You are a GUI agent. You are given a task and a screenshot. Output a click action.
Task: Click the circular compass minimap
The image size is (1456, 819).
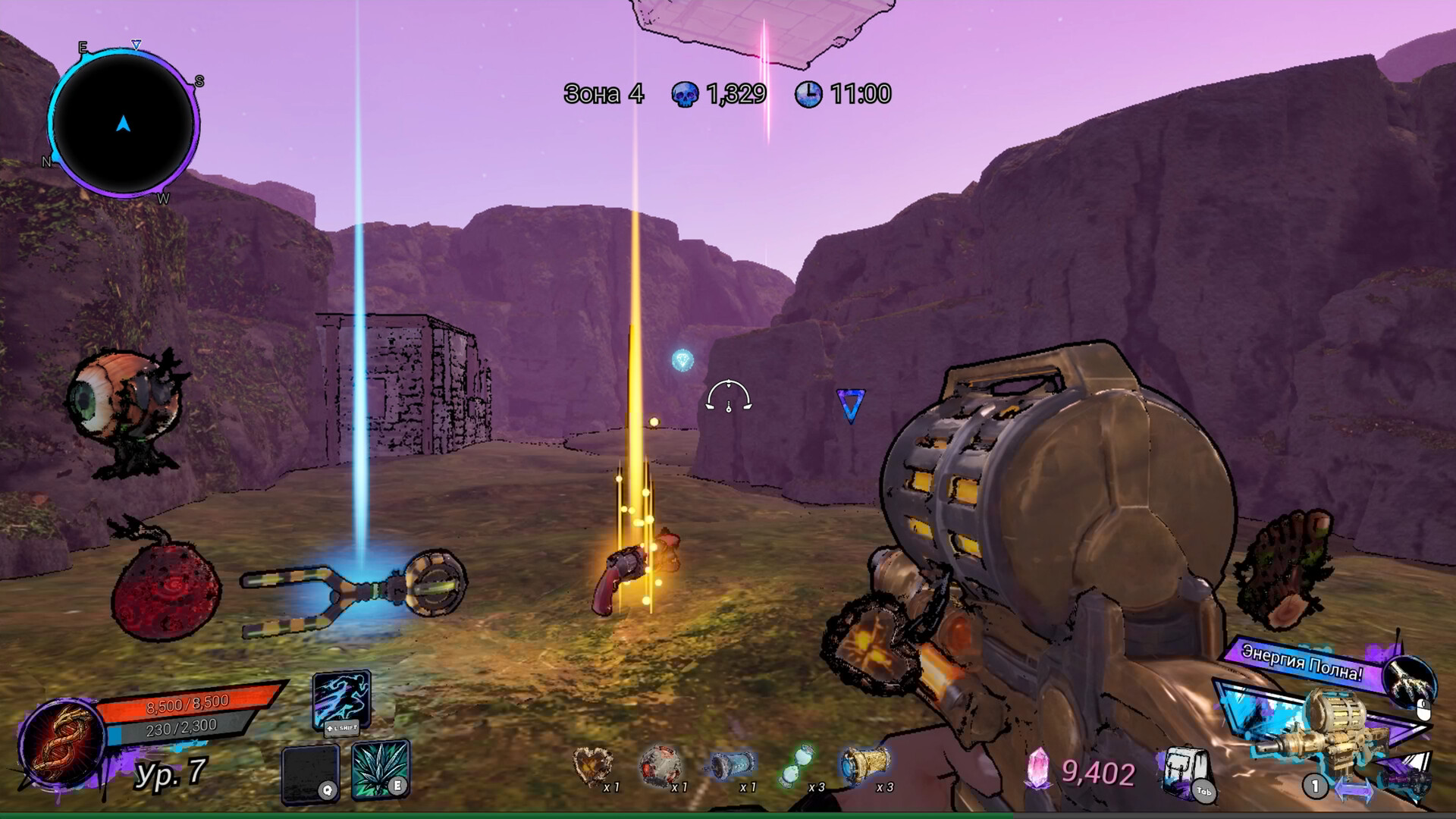coord(123,124)
